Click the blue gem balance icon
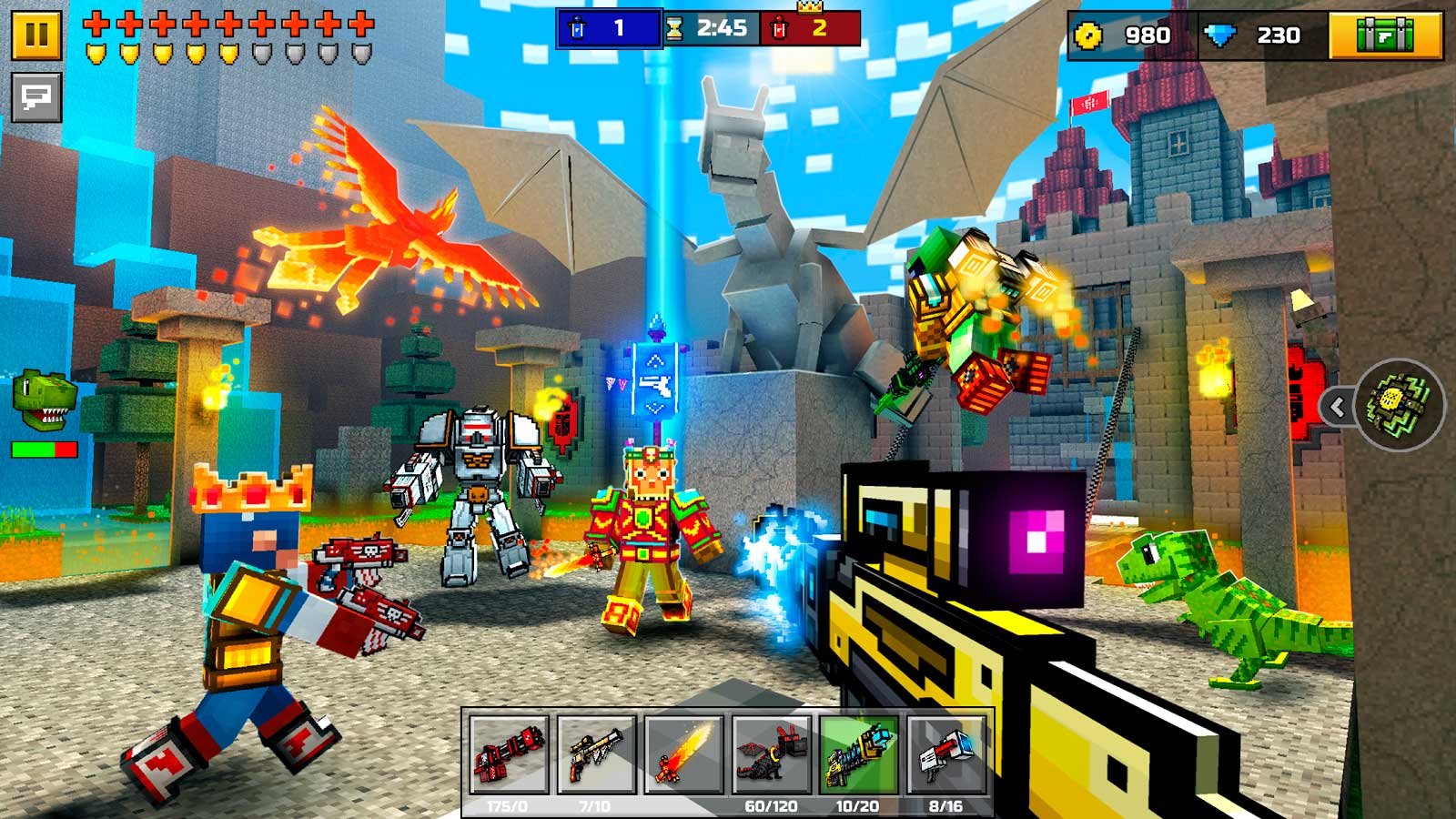This screenshot has height=819, width=1456. coord(1219,35)
